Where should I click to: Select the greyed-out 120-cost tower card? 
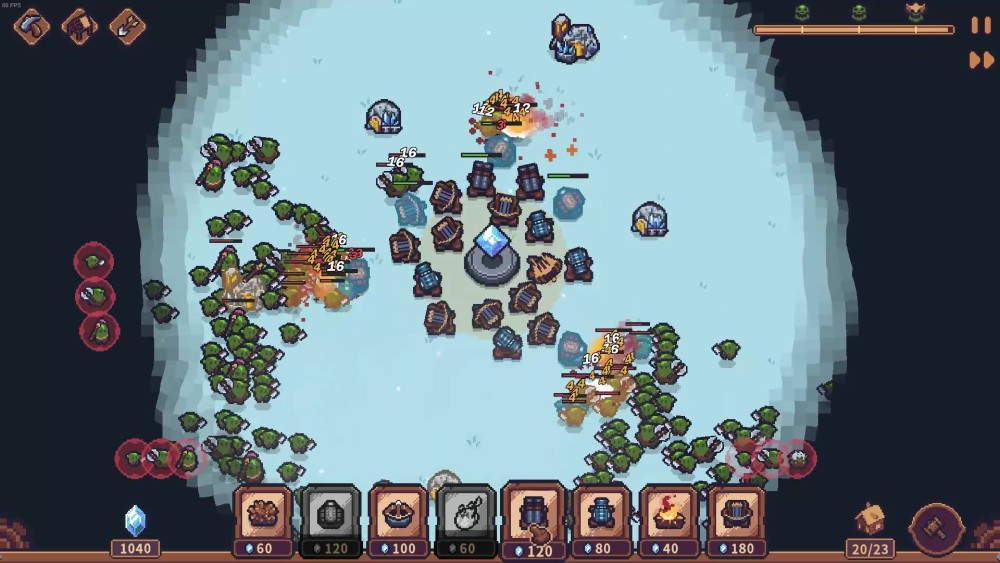point(331,515)
